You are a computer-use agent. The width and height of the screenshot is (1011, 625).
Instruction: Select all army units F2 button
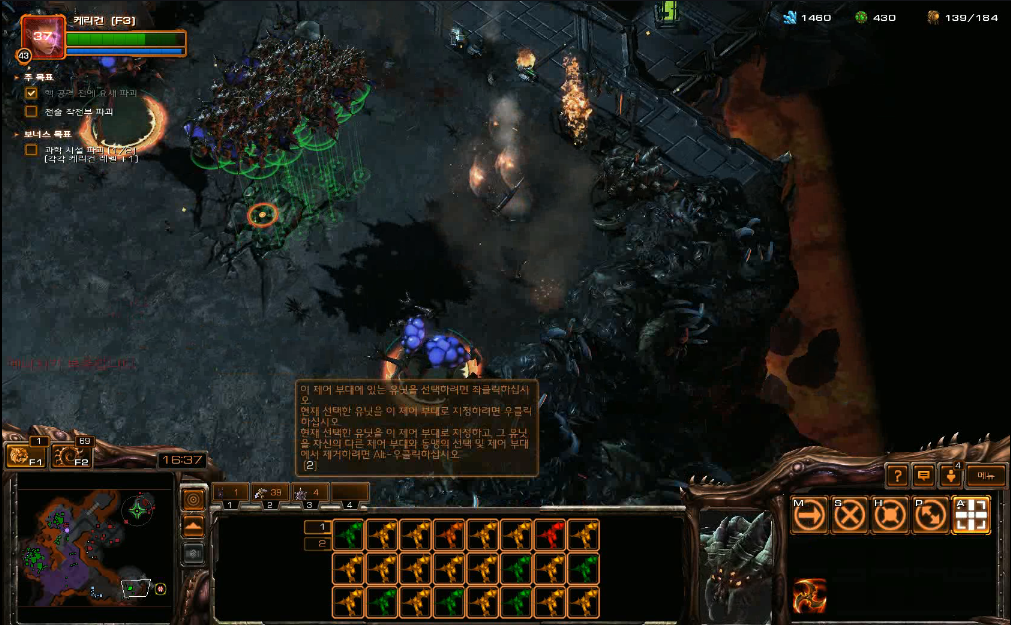pos(70,457)
